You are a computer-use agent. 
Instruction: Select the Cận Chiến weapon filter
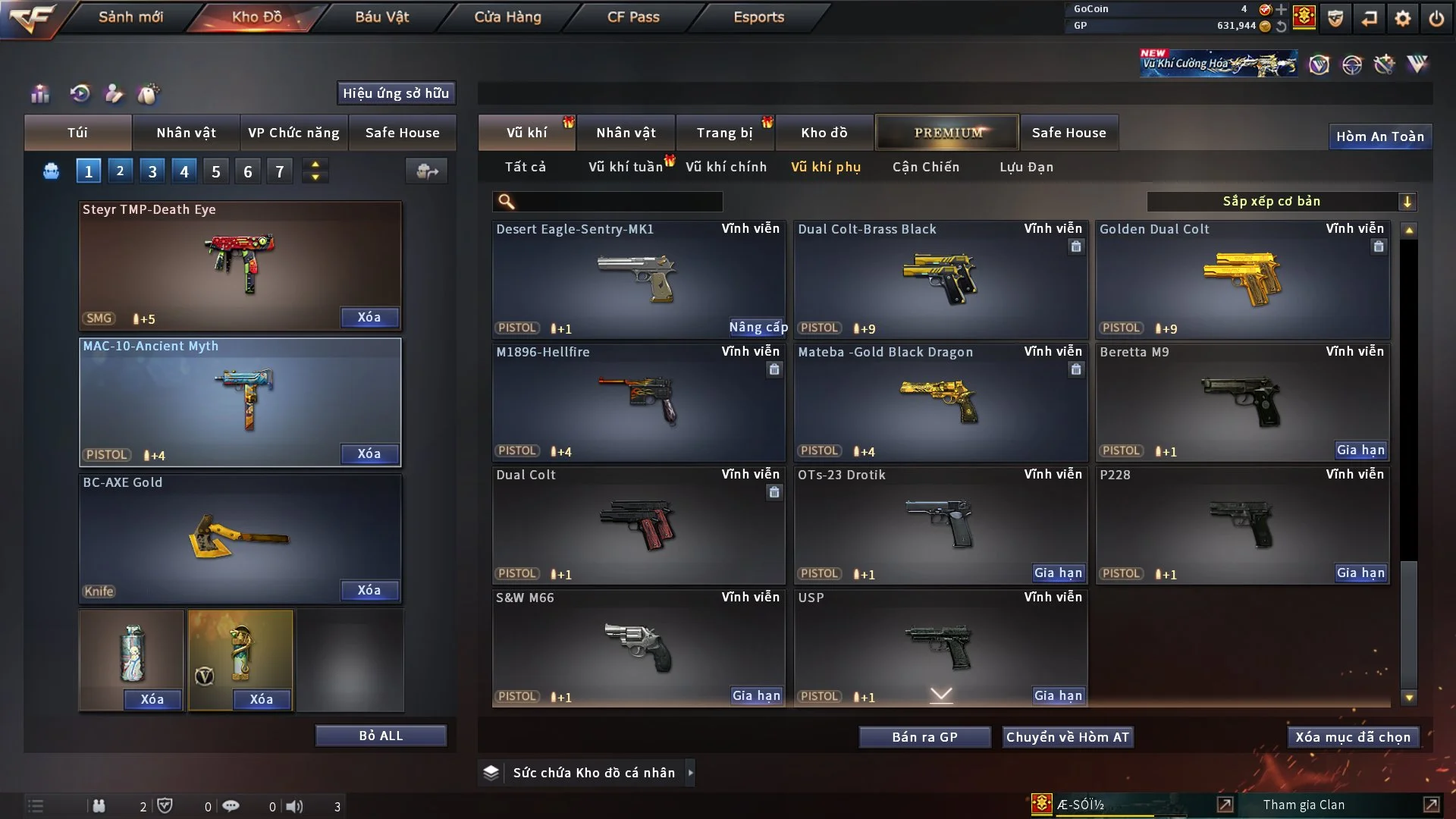pos(925,167)
